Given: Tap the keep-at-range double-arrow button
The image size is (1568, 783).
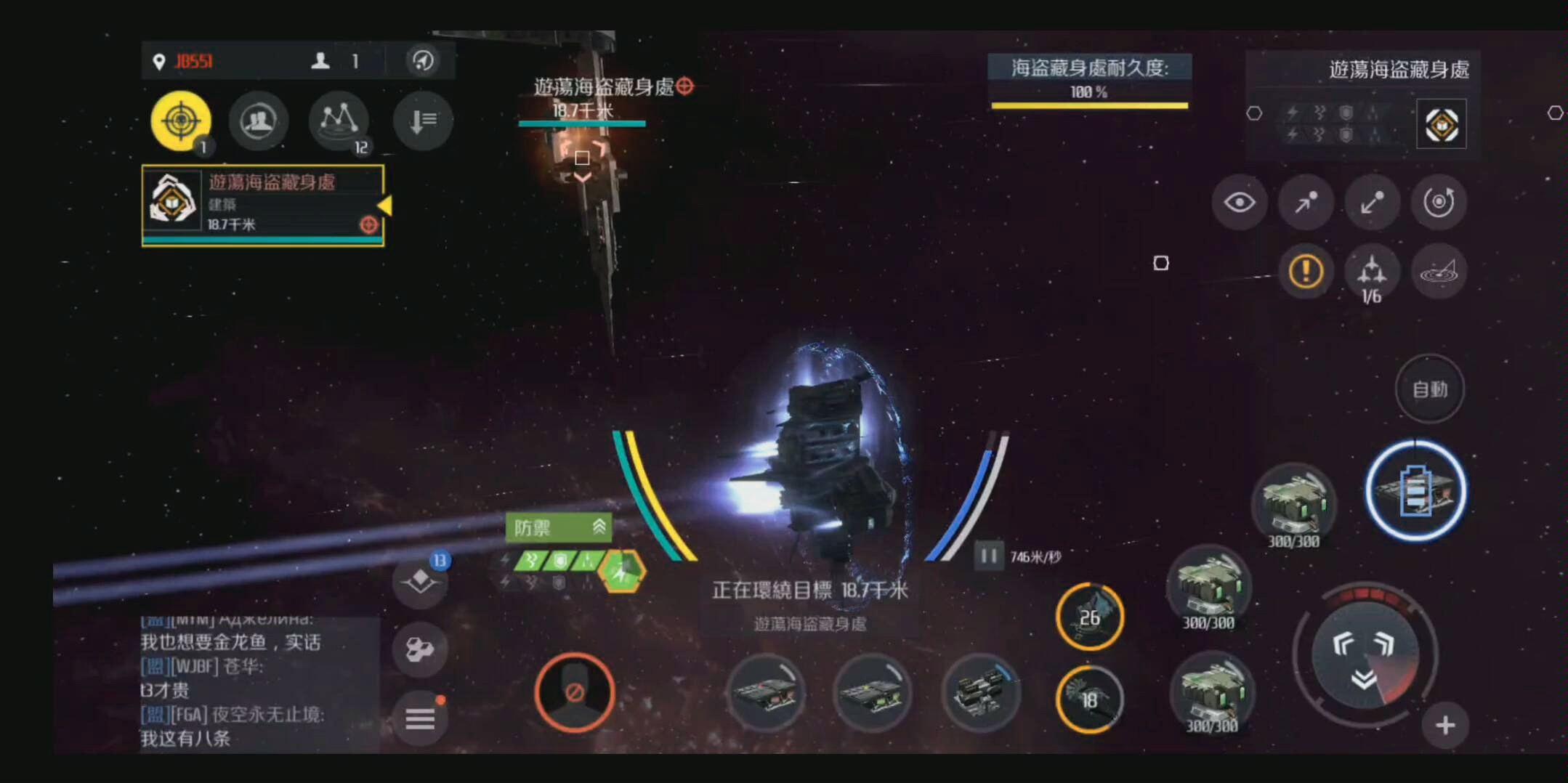Looking at the screenshot, I should pyautogui.click(x=1372, y=203).
